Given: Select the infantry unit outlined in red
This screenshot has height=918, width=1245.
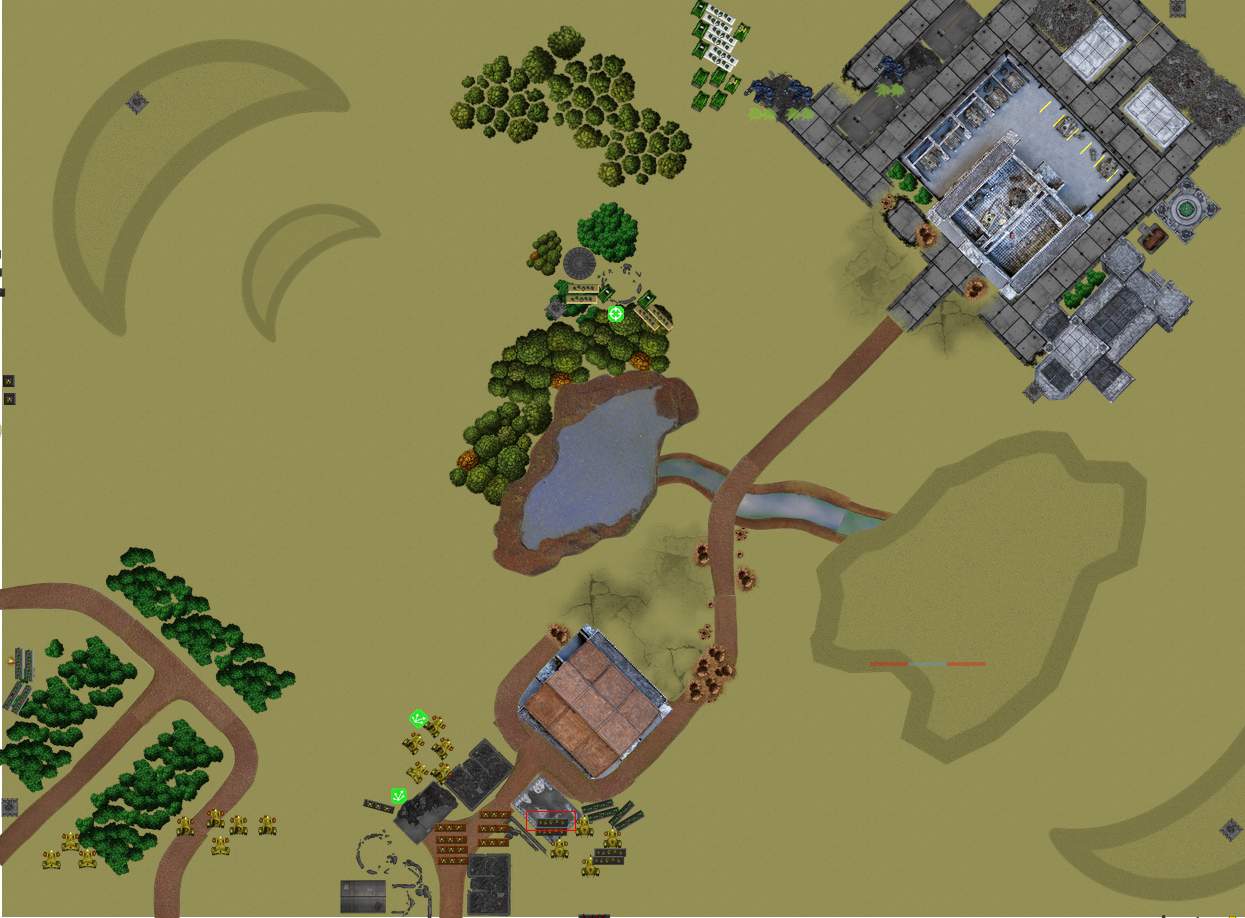Looking at the screenshot, I should point(550,821).
